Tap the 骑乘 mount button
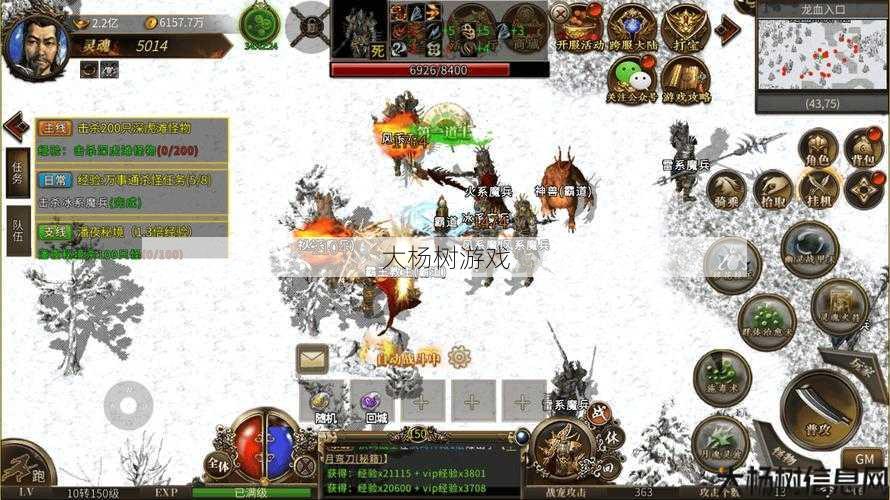 727,190
